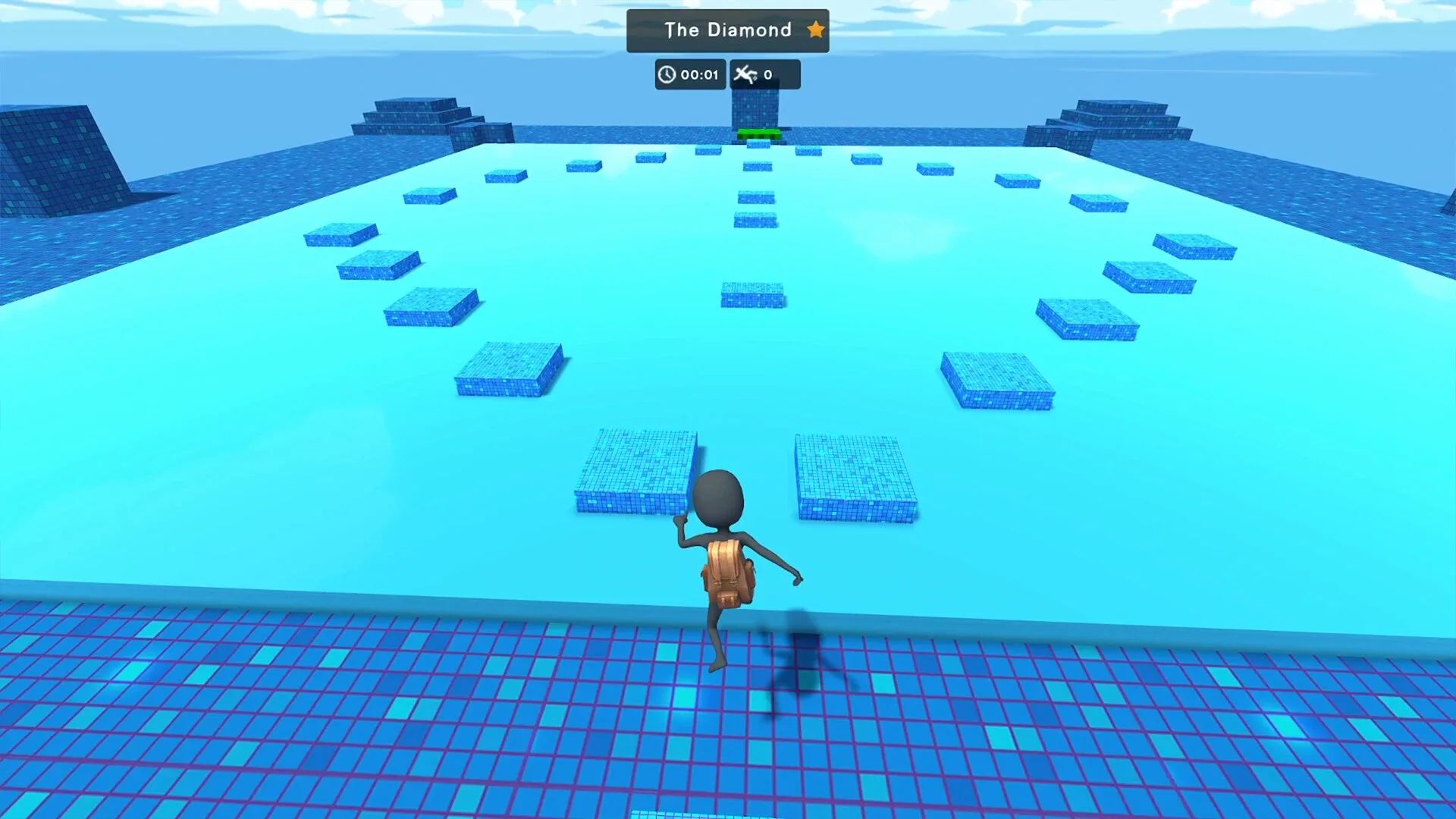
Task: Click The Diamond title banner
Action: 726,30
